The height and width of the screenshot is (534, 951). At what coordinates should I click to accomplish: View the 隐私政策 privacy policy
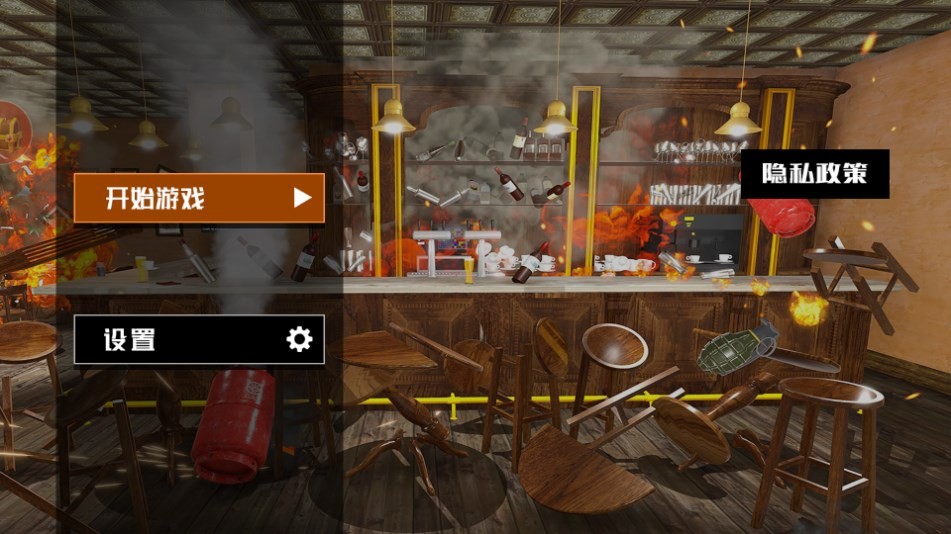coord(814,174)
